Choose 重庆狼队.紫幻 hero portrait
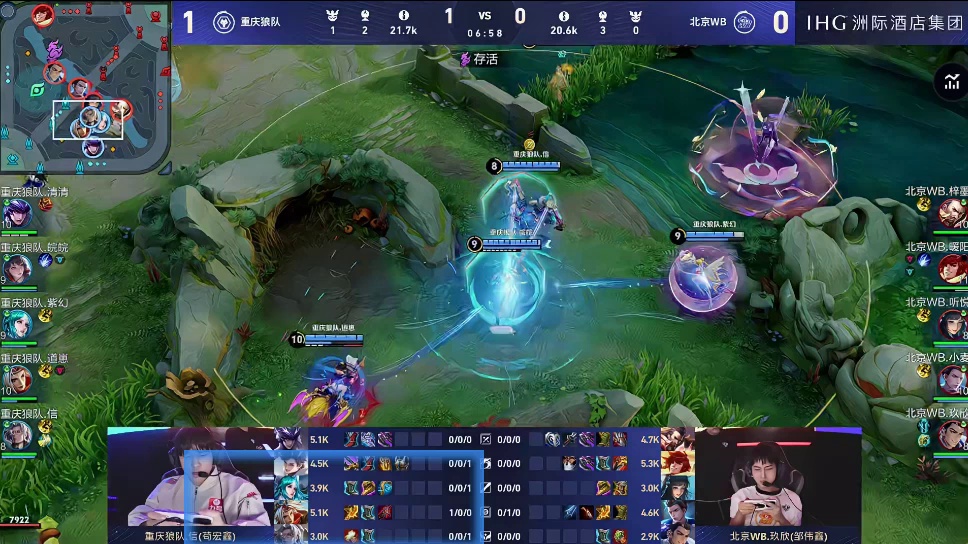 pos(17,324)
